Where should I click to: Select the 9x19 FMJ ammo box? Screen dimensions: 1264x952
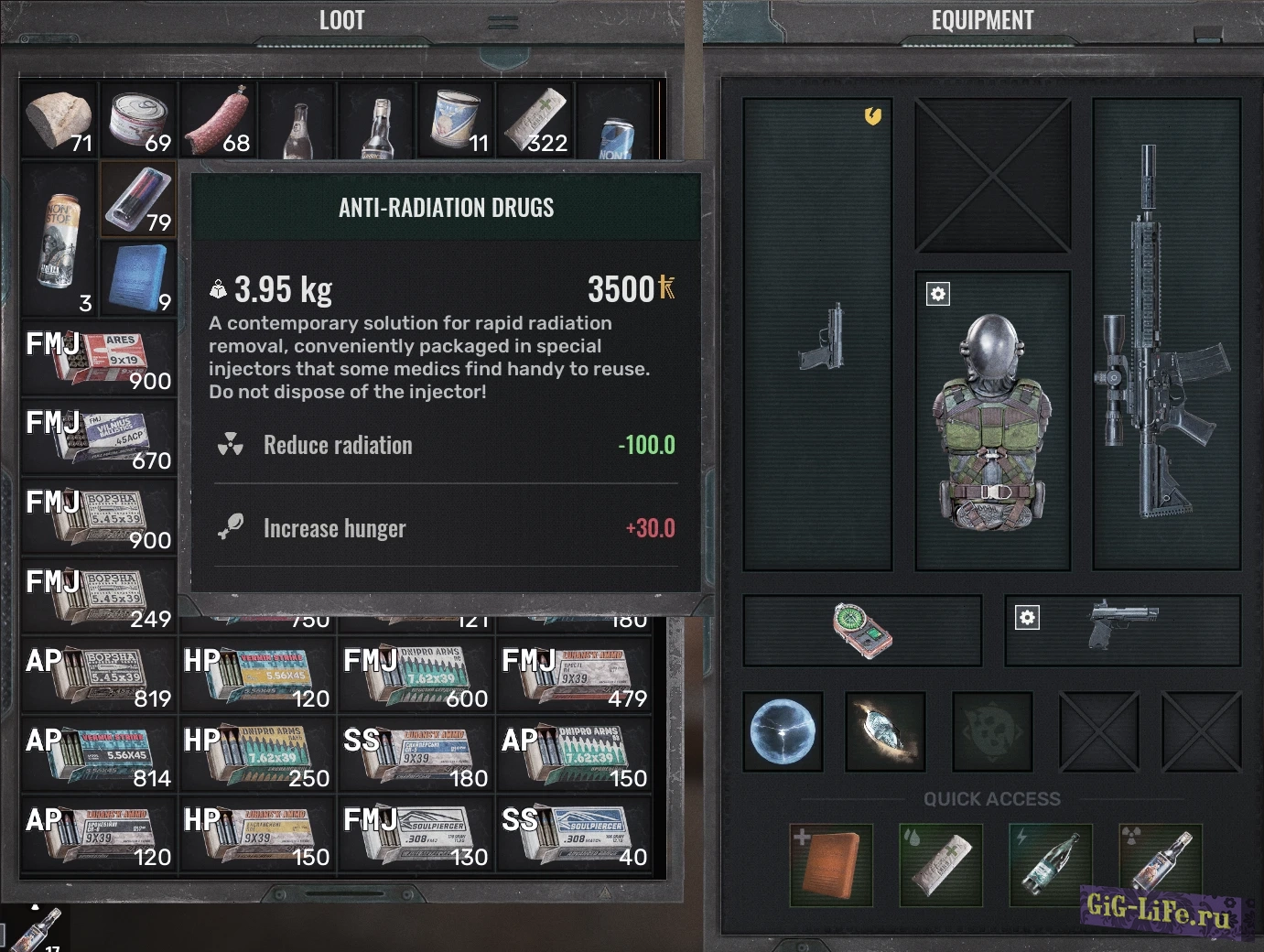click(99, 359)
